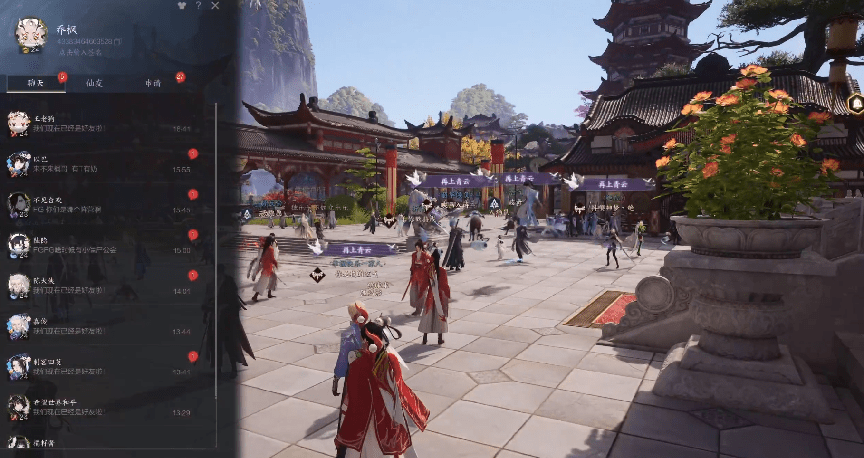Switch to the 仙友 friends tab
Screen dimensions: 864x458
94,83
